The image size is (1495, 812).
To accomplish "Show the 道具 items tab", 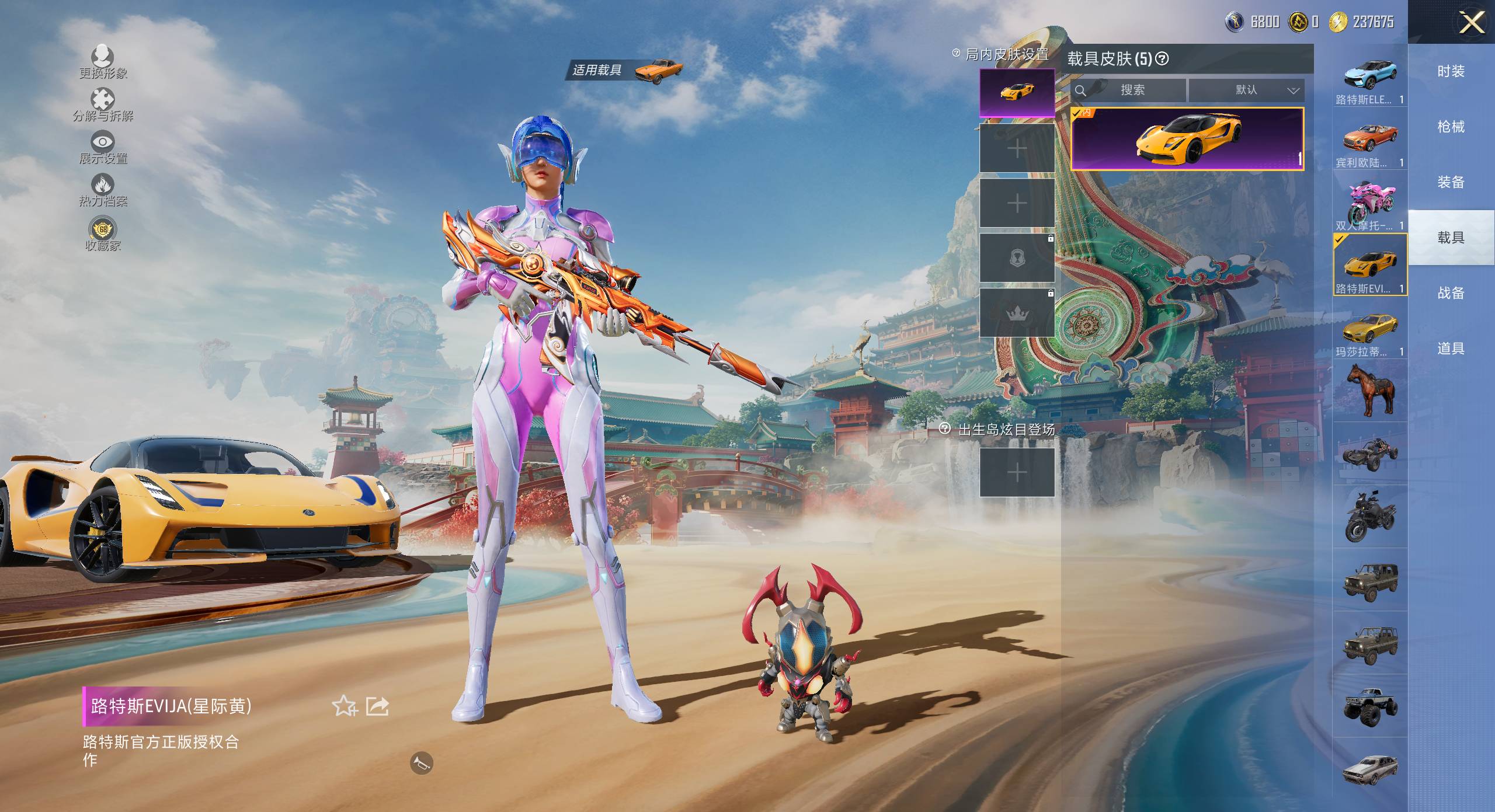I will coord(1451,349).
